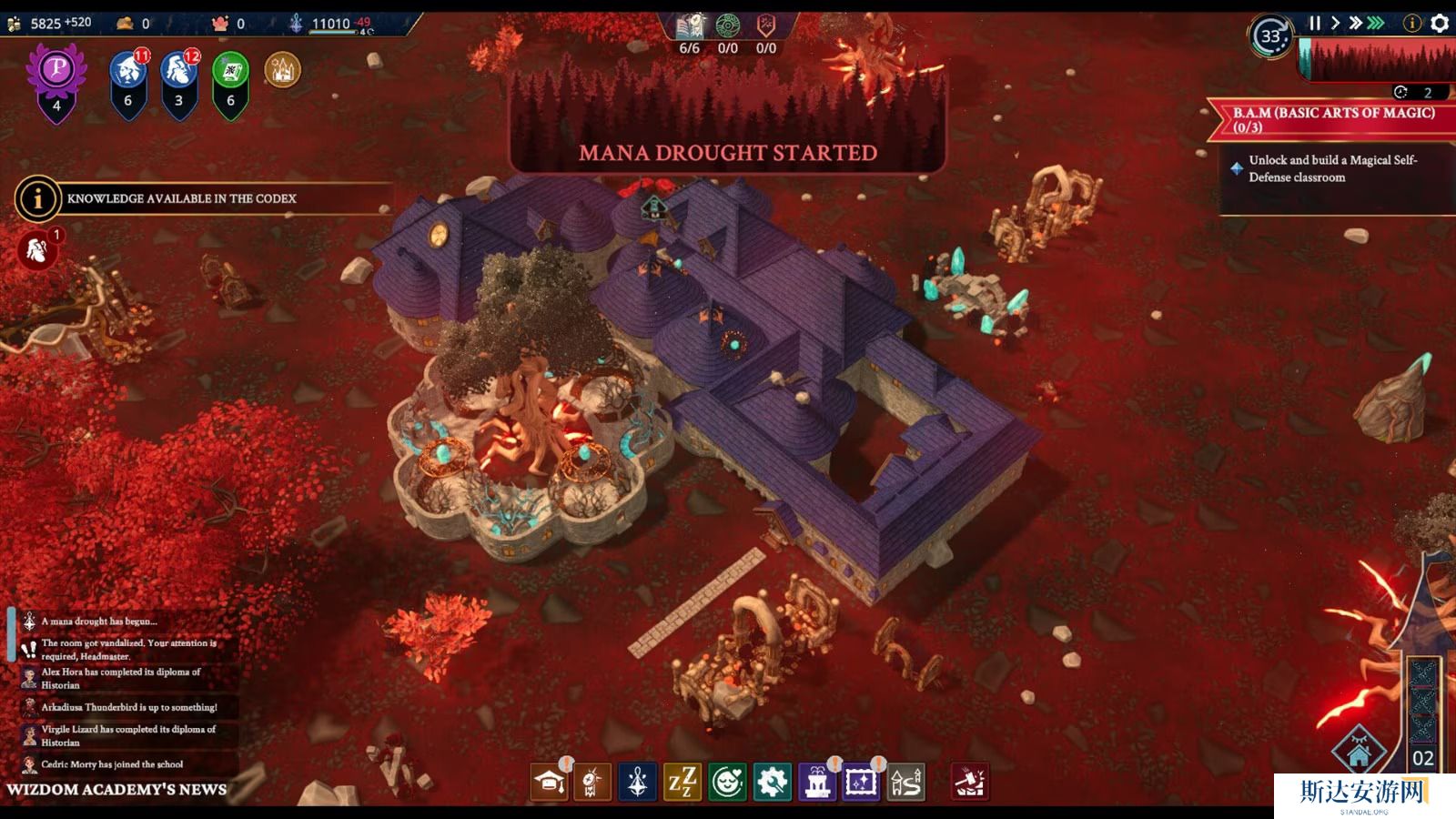1456x819 pixels.
Task: Open the towers and path build category
Action: pyautogui.click(x=905, y=782)
